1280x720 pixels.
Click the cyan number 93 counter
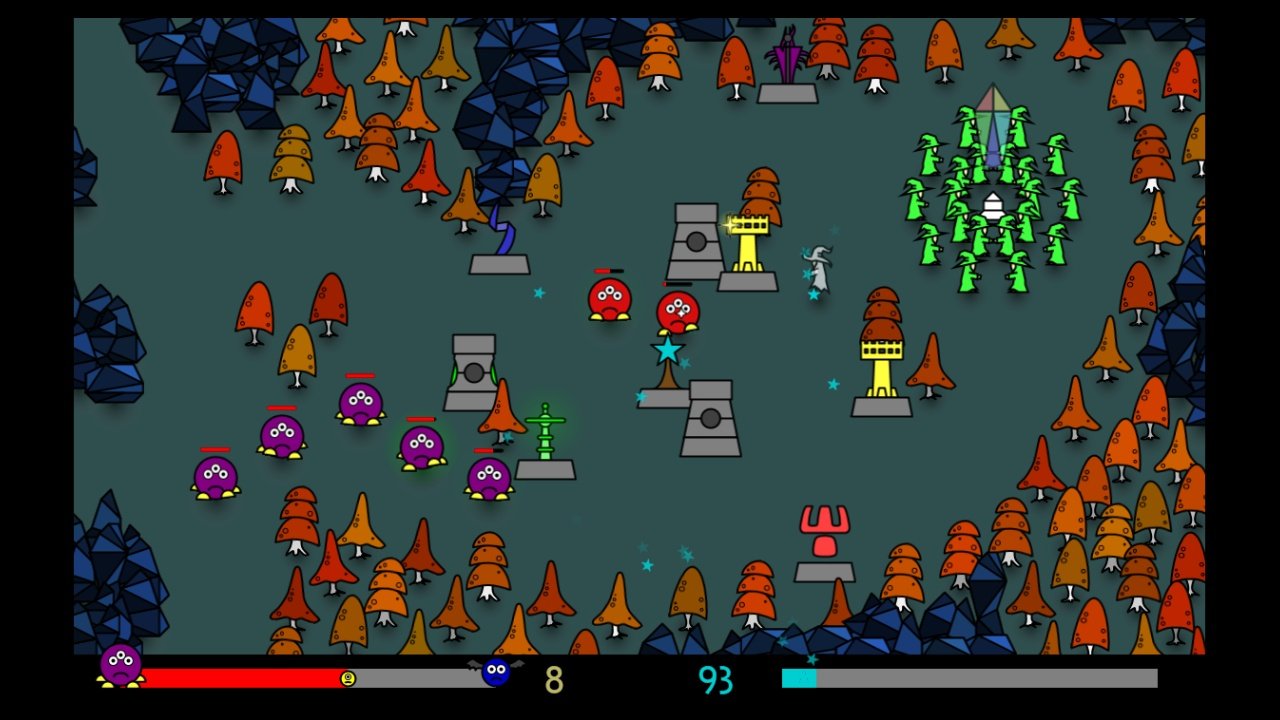pyautogui.click(x=715, y=679)
